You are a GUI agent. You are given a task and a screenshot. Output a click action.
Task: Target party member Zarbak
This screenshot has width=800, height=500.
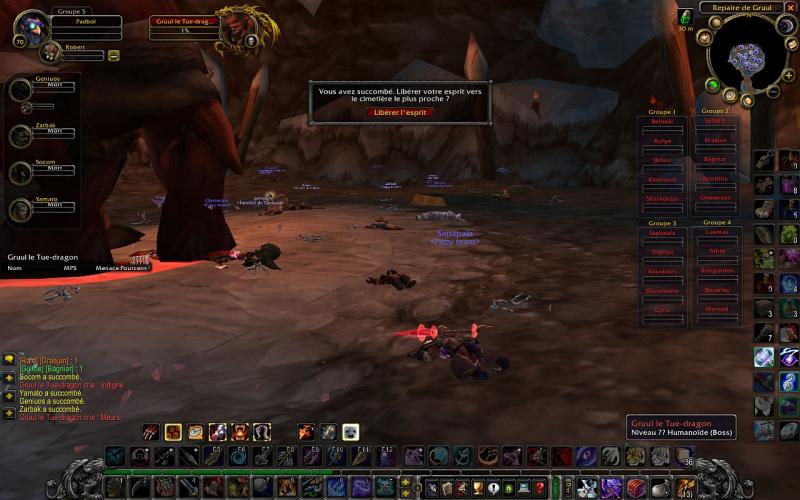(22, 135)
